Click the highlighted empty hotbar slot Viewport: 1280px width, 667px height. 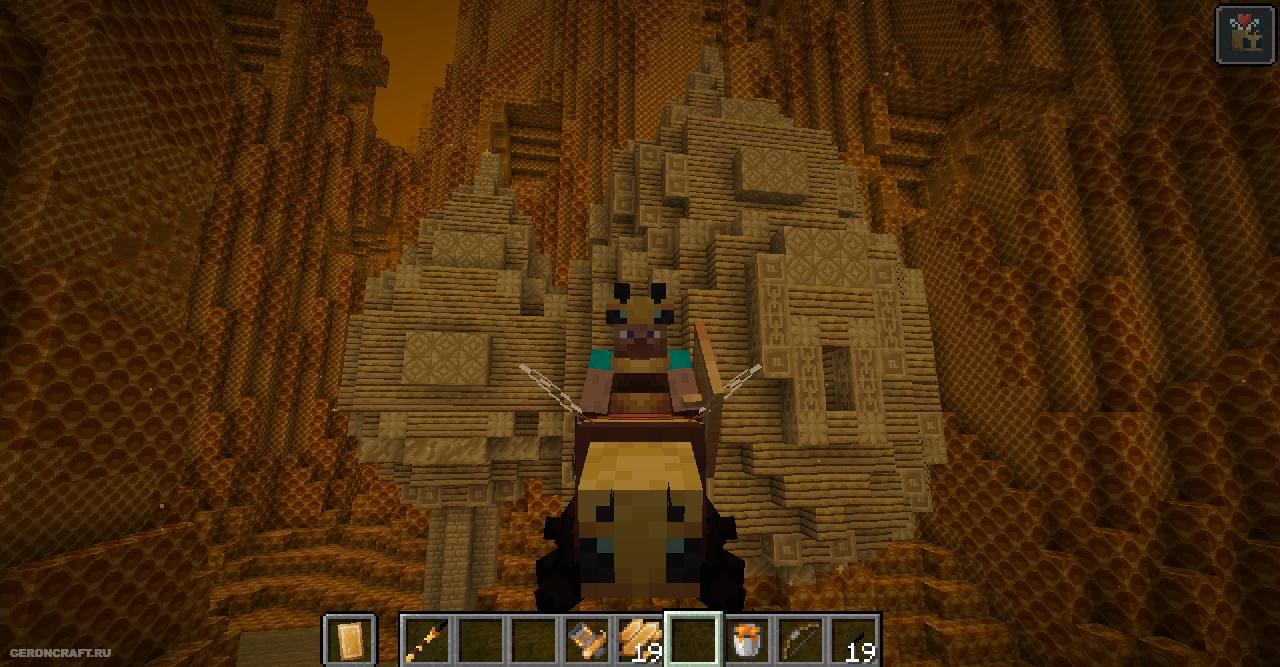(694, 640)
